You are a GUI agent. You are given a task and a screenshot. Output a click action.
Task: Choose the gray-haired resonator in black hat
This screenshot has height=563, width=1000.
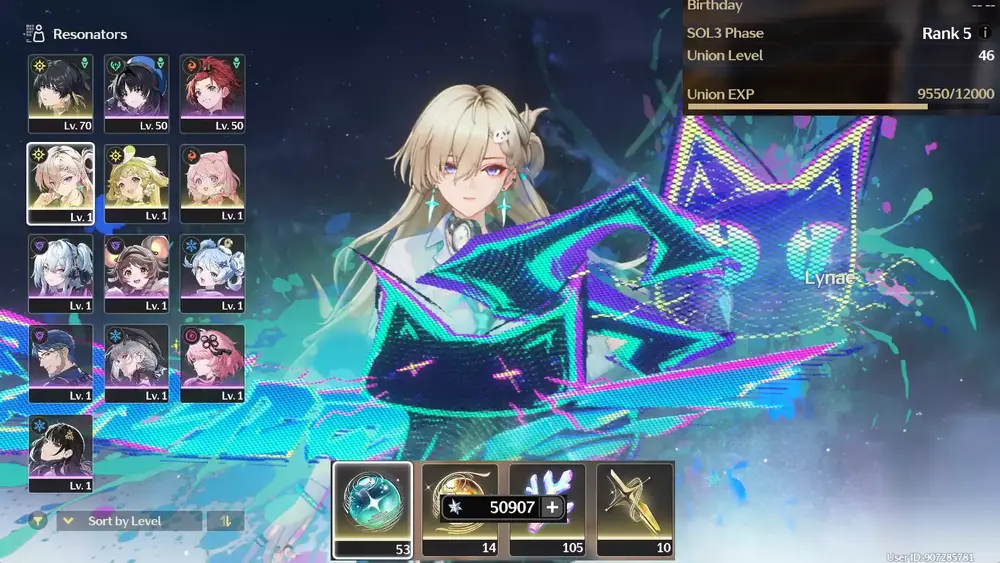coord(137,362)
